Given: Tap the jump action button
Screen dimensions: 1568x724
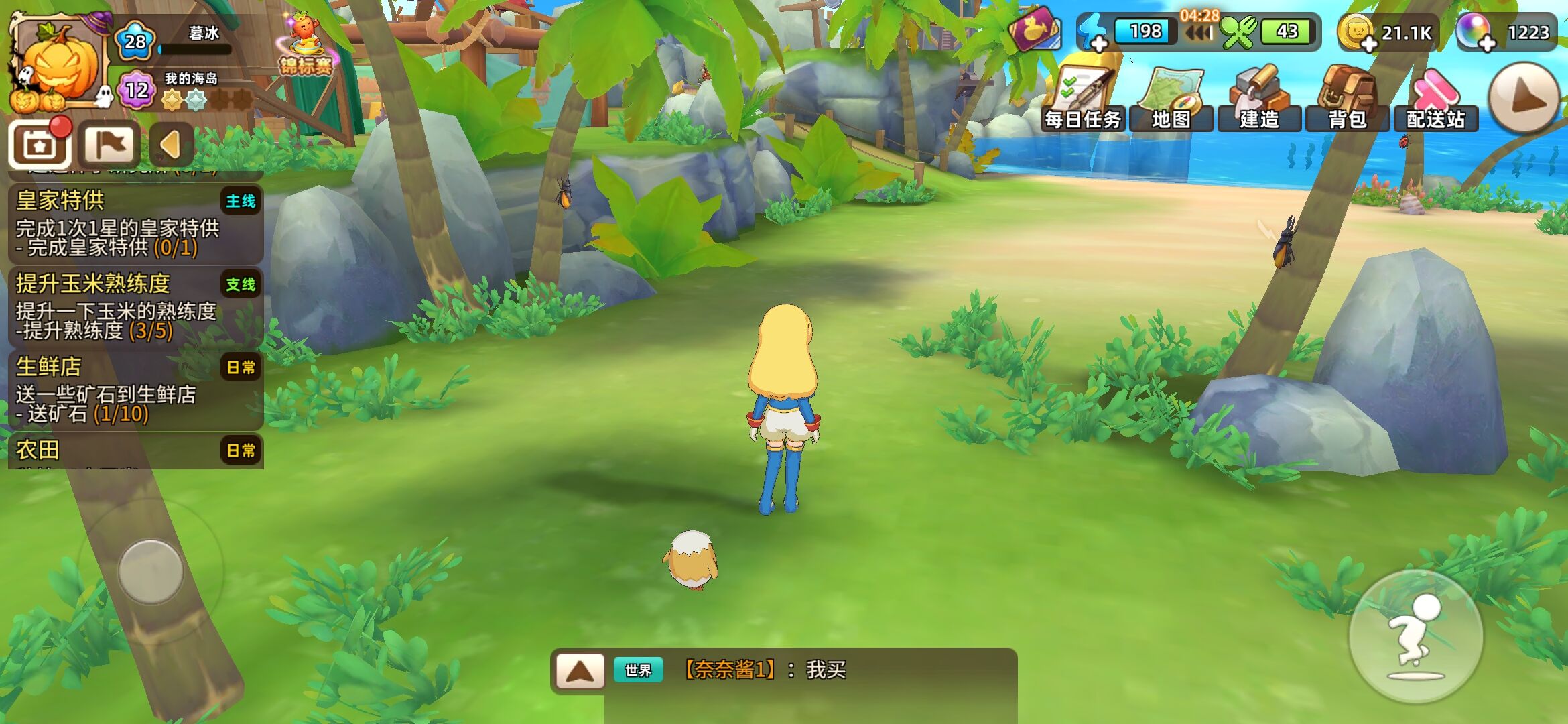Looking at the screenshot, I should [x=1415, y=637].
